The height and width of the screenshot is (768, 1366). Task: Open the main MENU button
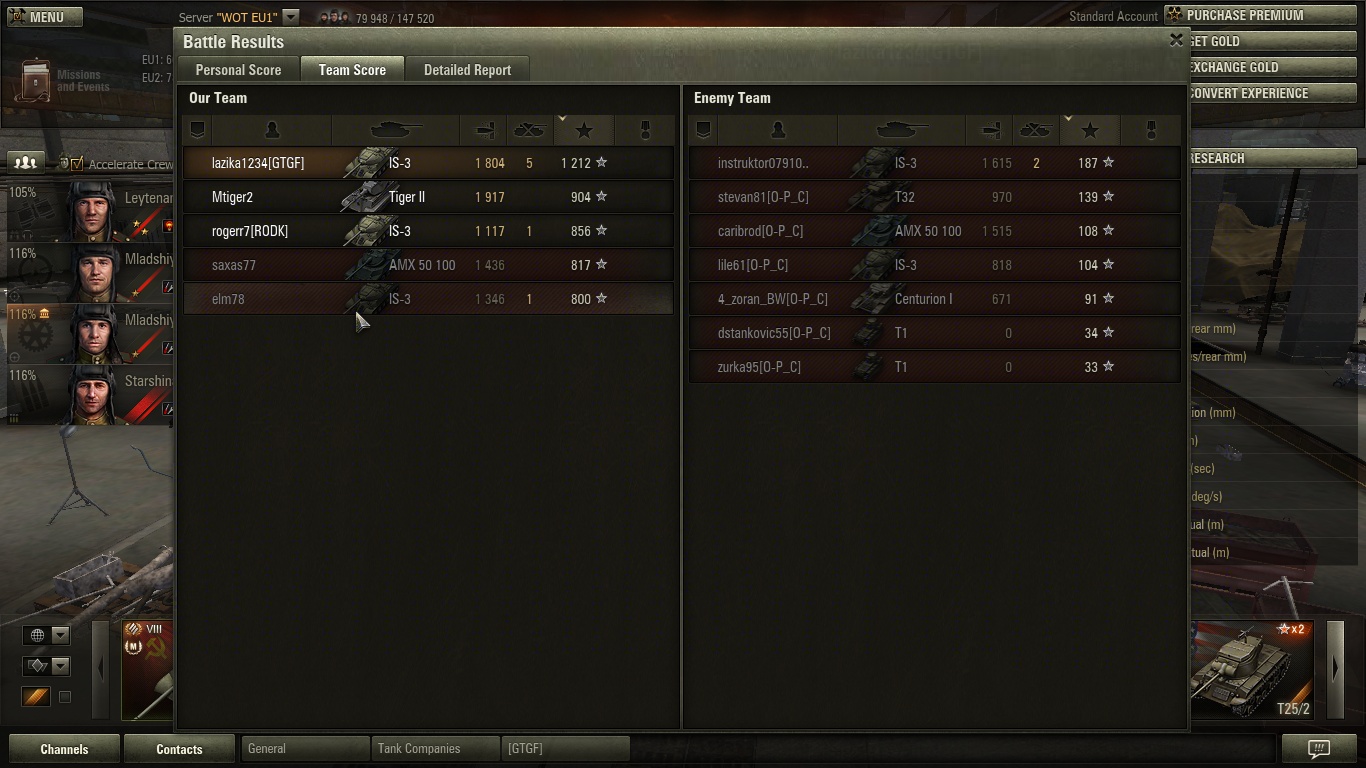tap(37, 17)
